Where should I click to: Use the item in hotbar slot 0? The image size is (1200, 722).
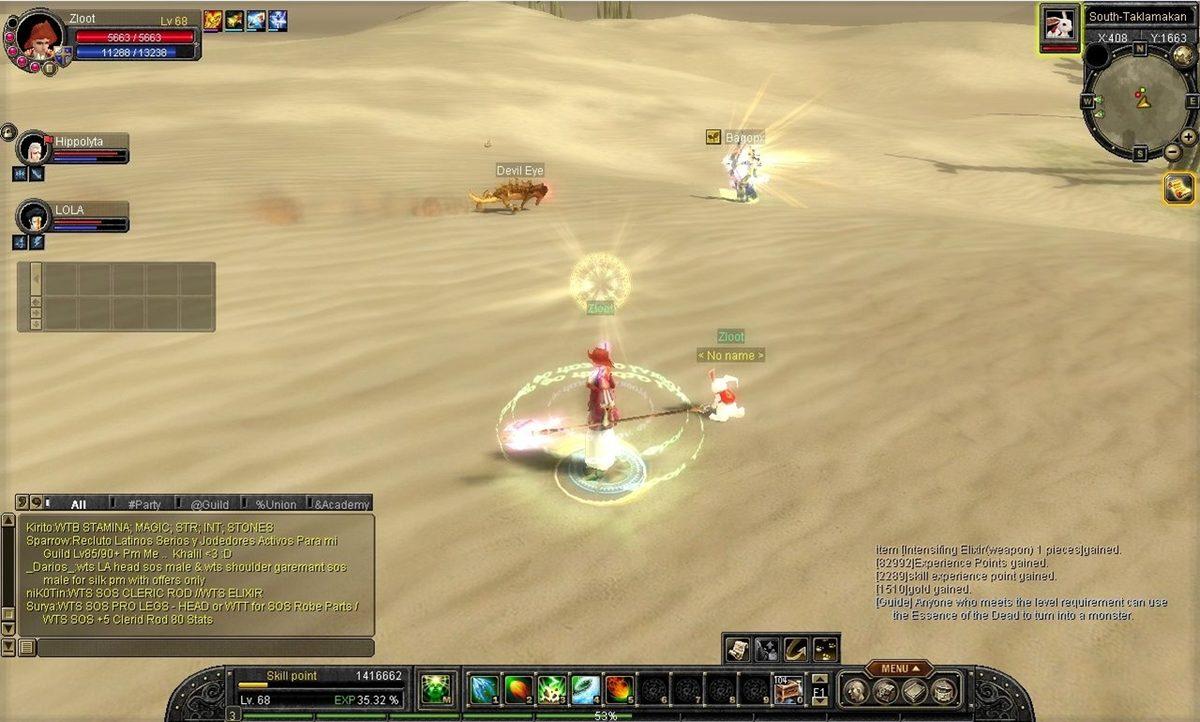pyautogui.click(x=788, y=689)
